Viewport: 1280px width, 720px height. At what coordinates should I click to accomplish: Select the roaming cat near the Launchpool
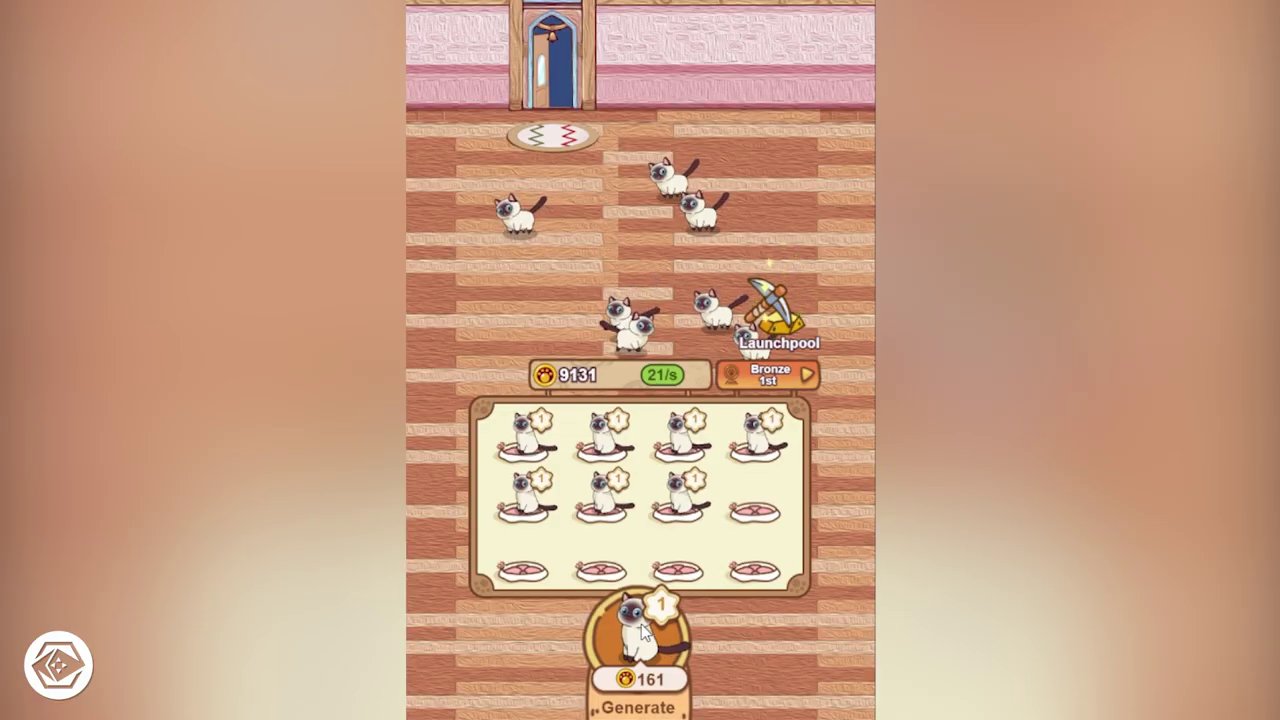click(x=712, y=308)
